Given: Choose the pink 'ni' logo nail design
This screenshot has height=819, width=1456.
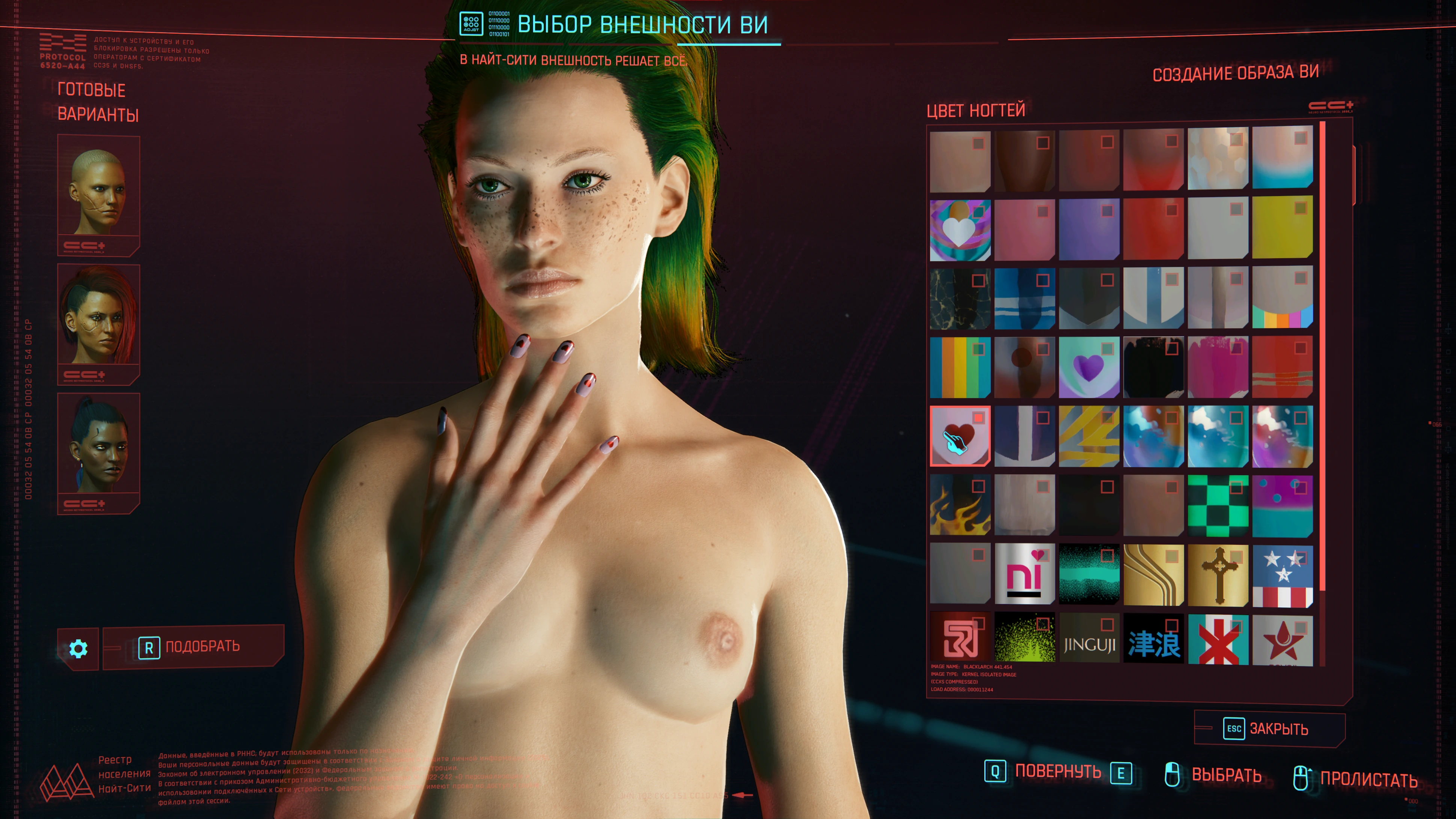Looking at the screenshot, I should pos(1024,575).
